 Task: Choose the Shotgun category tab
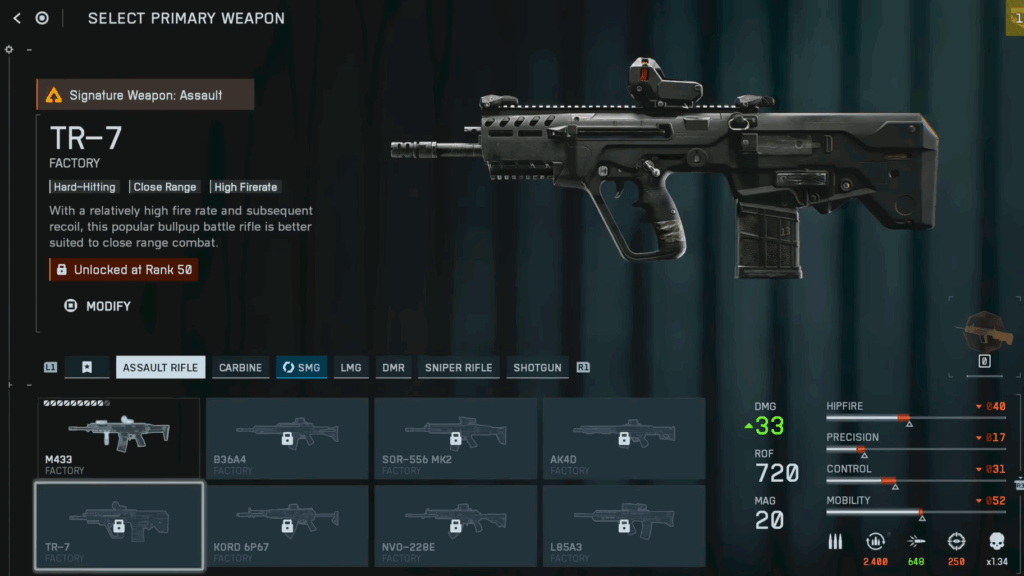(537, 368)
